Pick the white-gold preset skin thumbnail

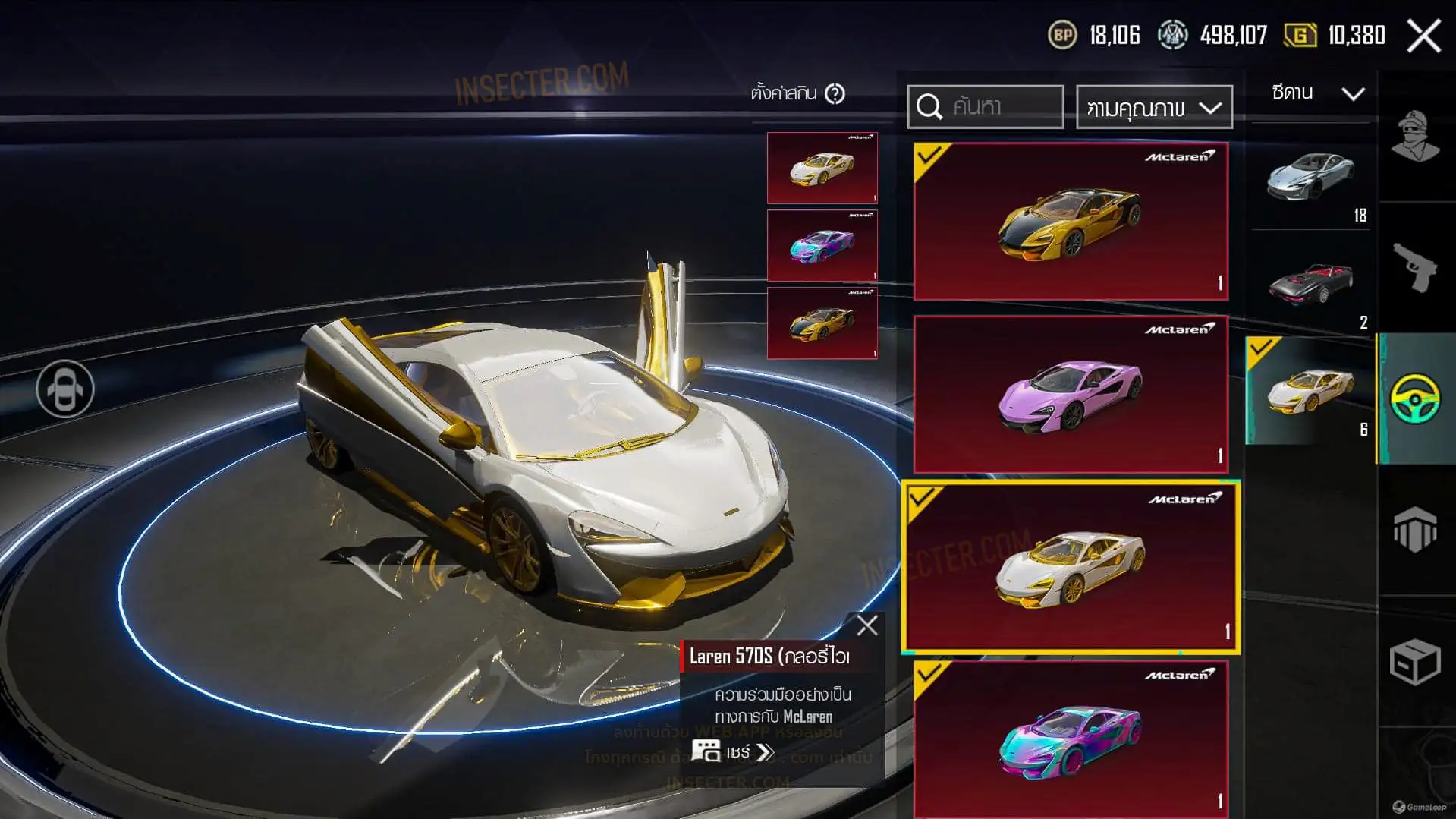point(822,169)
